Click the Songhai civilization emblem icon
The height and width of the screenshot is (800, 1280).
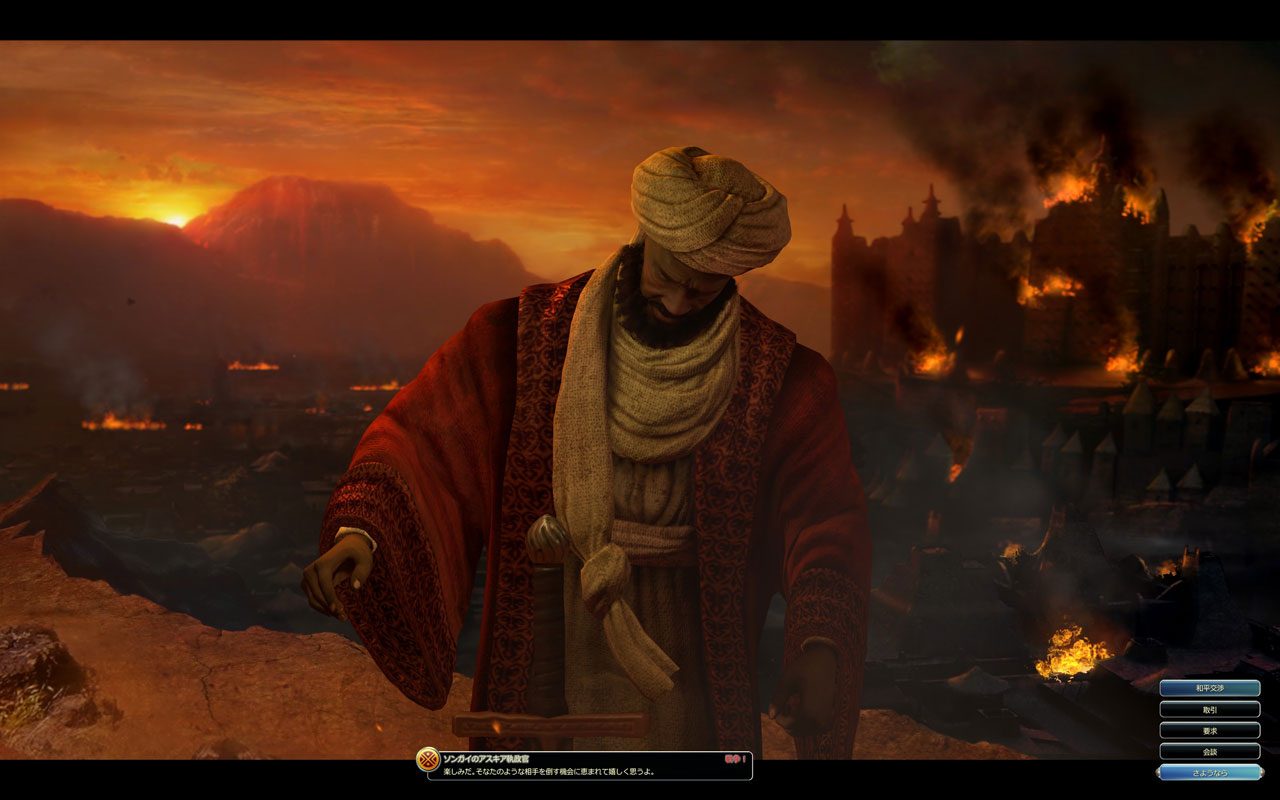tap(428, 760)
